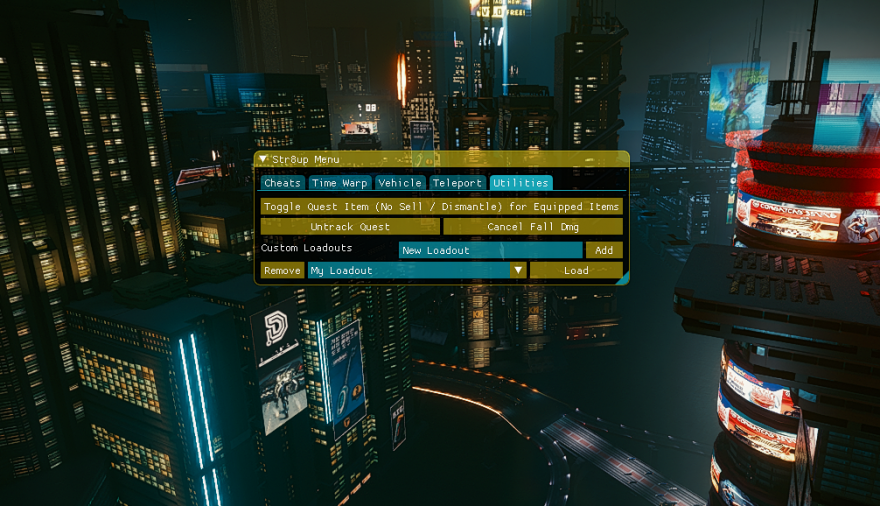
Task: Add the new custom loadout
Action: 604,250
